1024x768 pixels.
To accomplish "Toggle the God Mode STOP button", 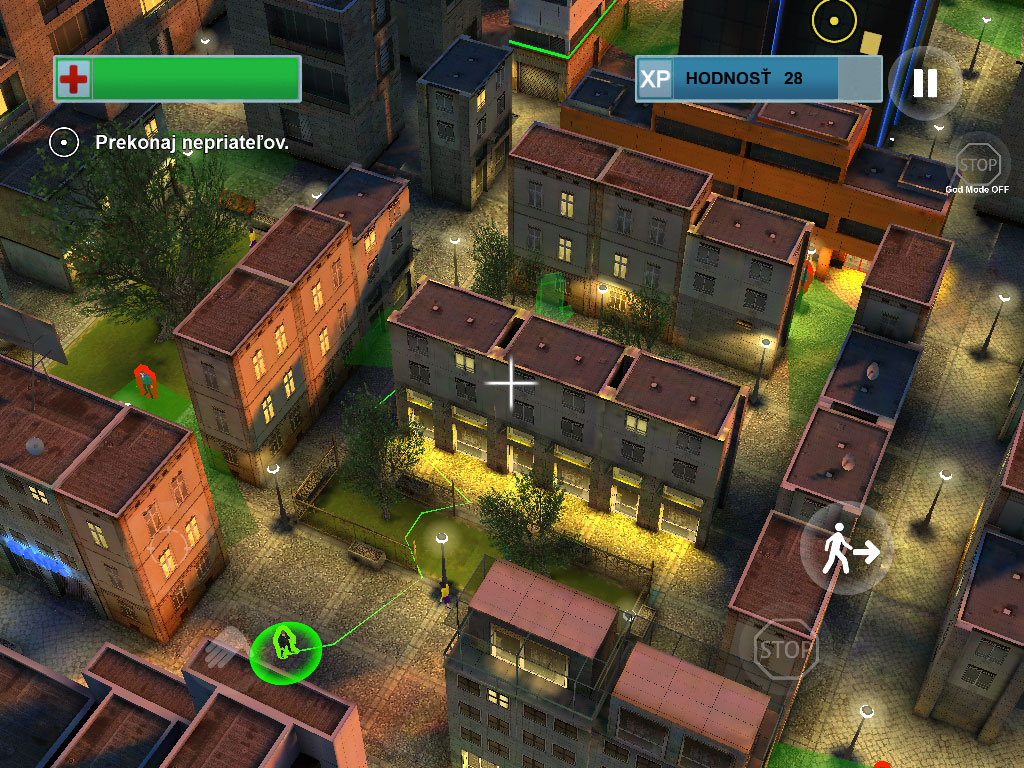I will point(978,164).
